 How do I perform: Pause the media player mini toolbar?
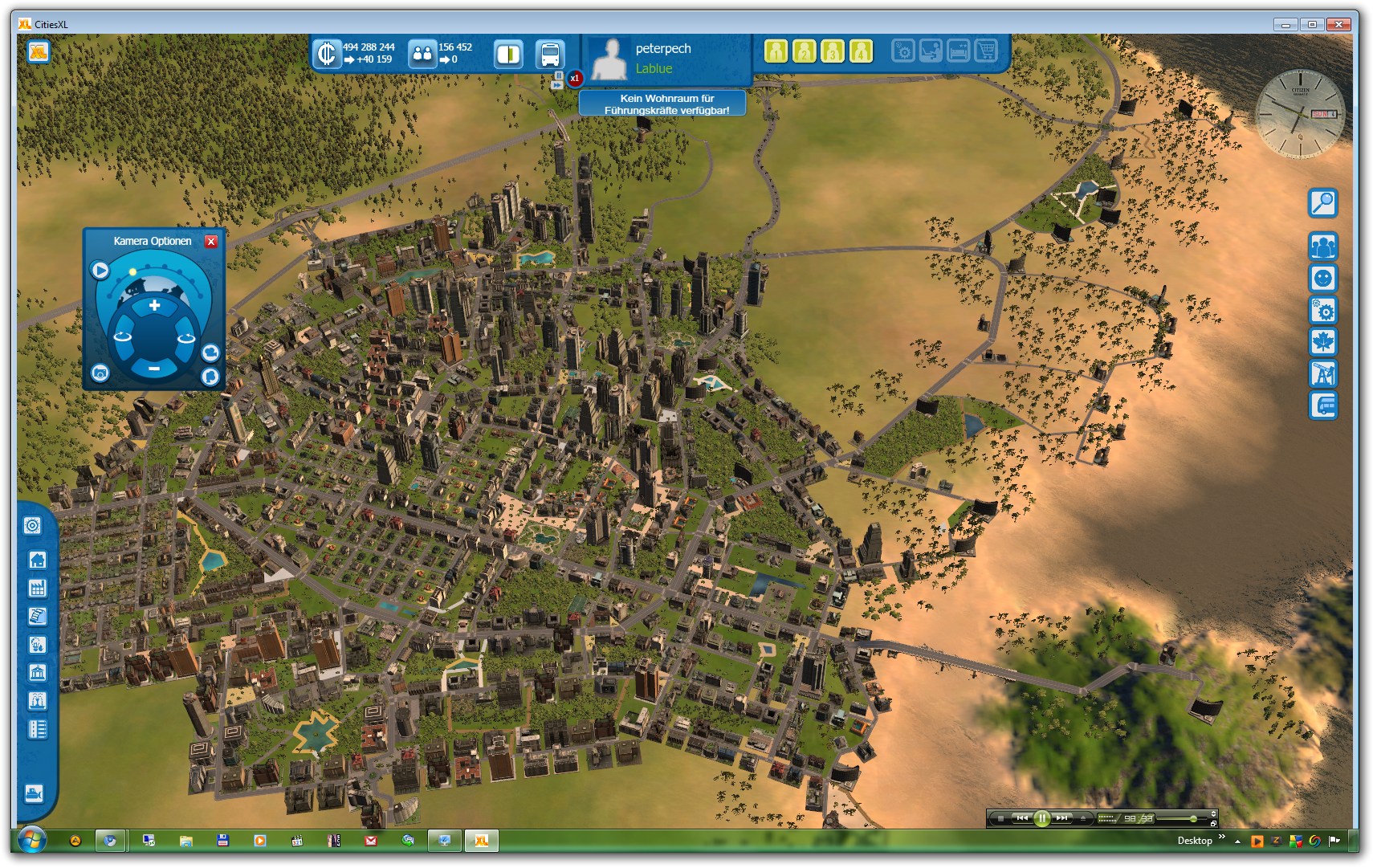pos(1041,818)
